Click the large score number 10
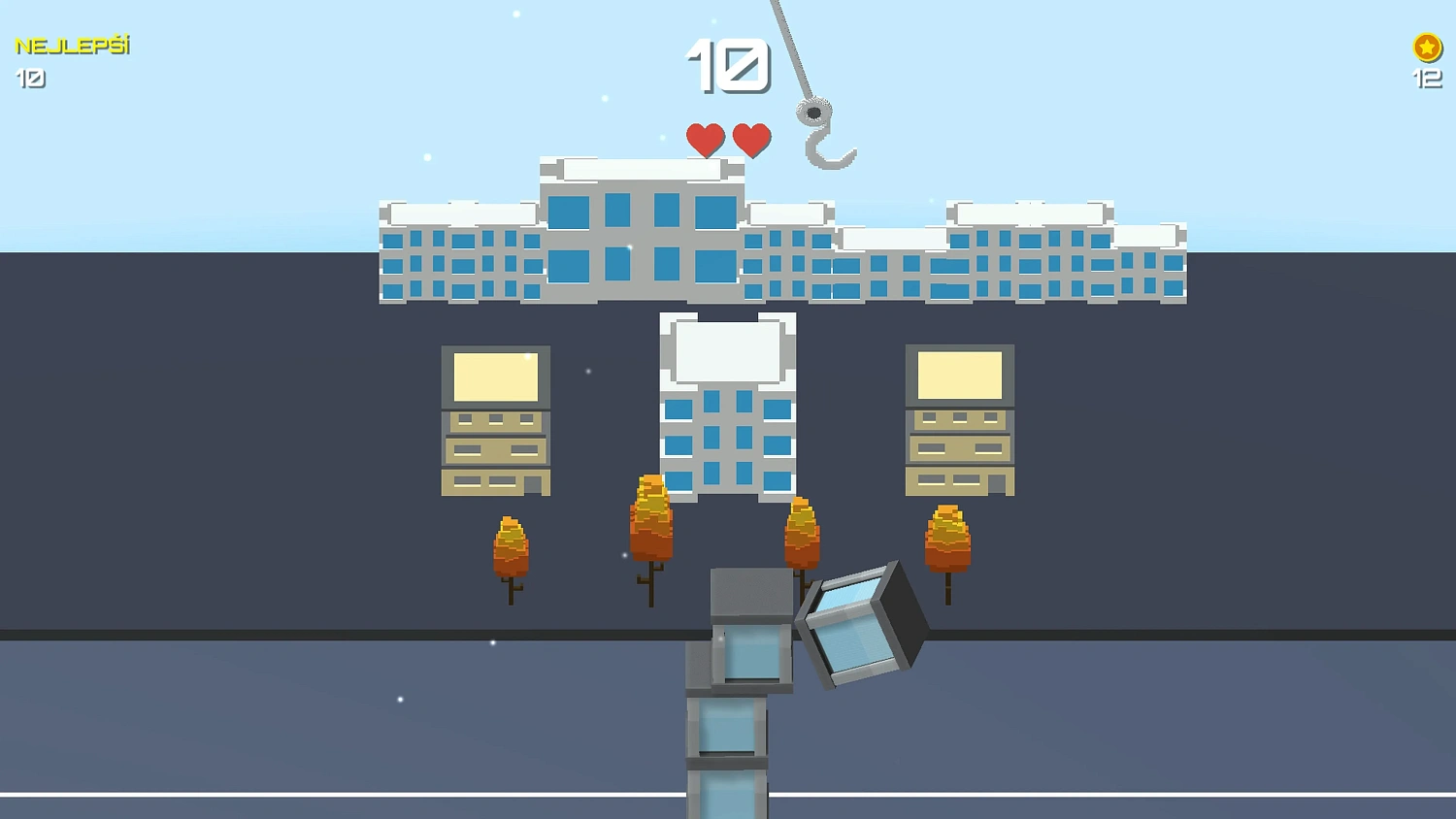1456x819 pixels. click(726, 68)
